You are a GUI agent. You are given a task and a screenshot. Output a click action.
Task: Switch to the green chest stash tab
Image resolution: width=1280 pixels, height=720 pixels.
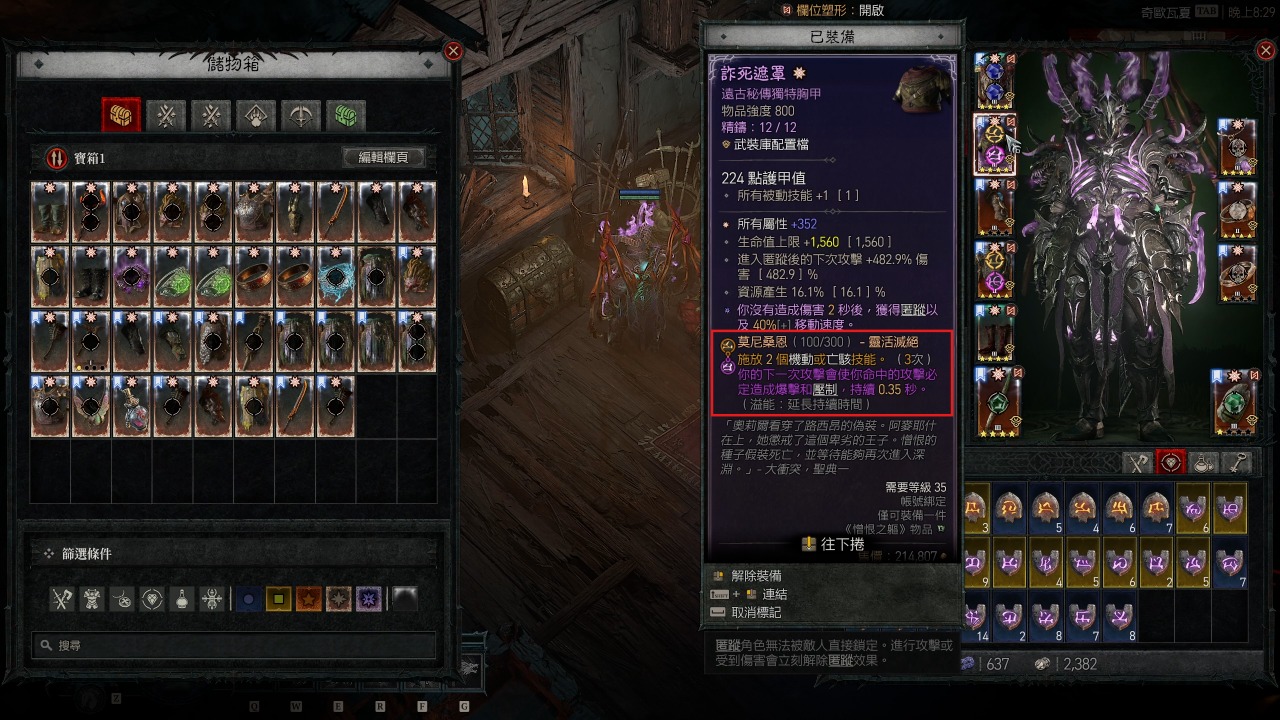point(346,116)
